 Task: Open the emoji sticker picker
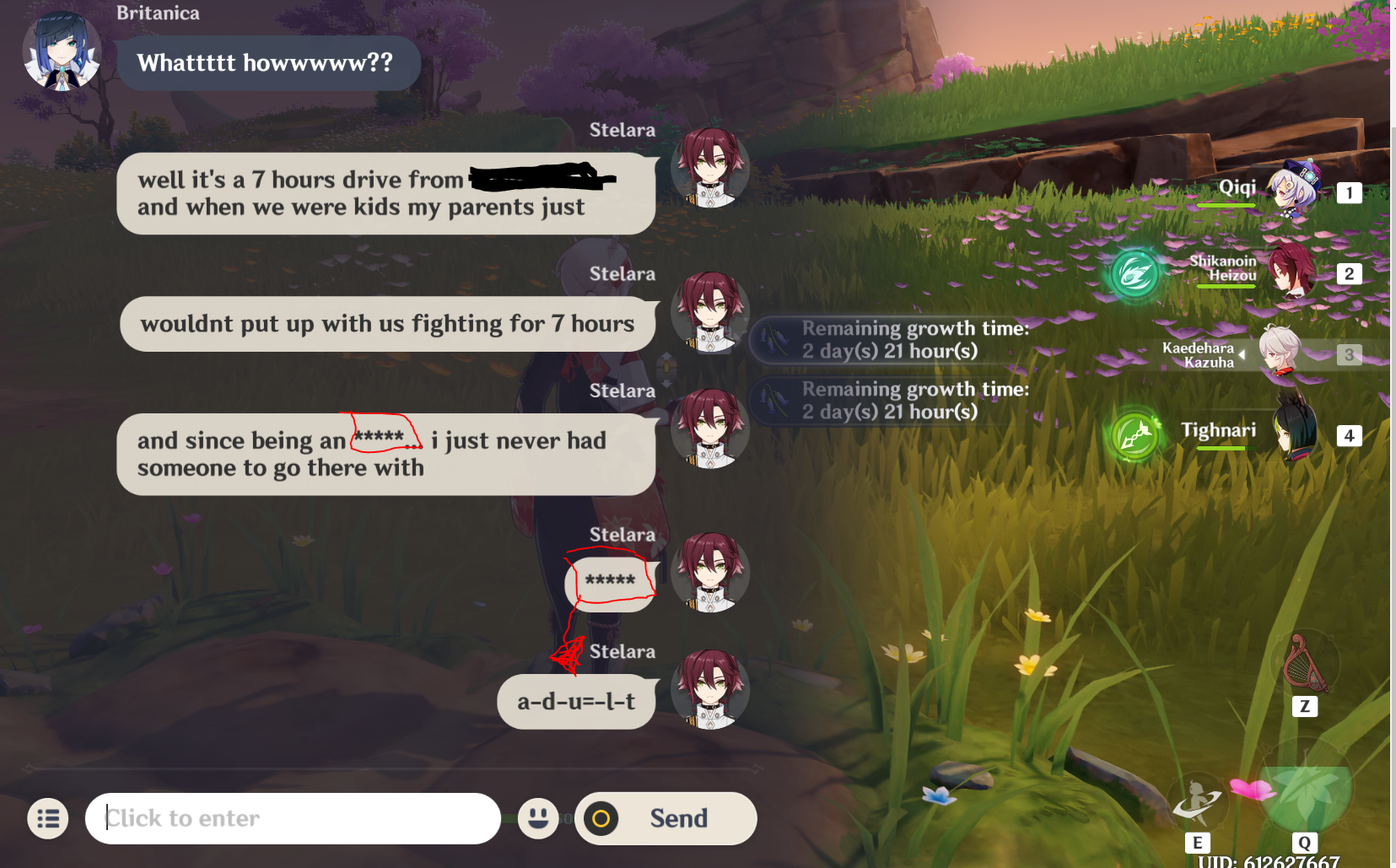[x=539, y=817]
